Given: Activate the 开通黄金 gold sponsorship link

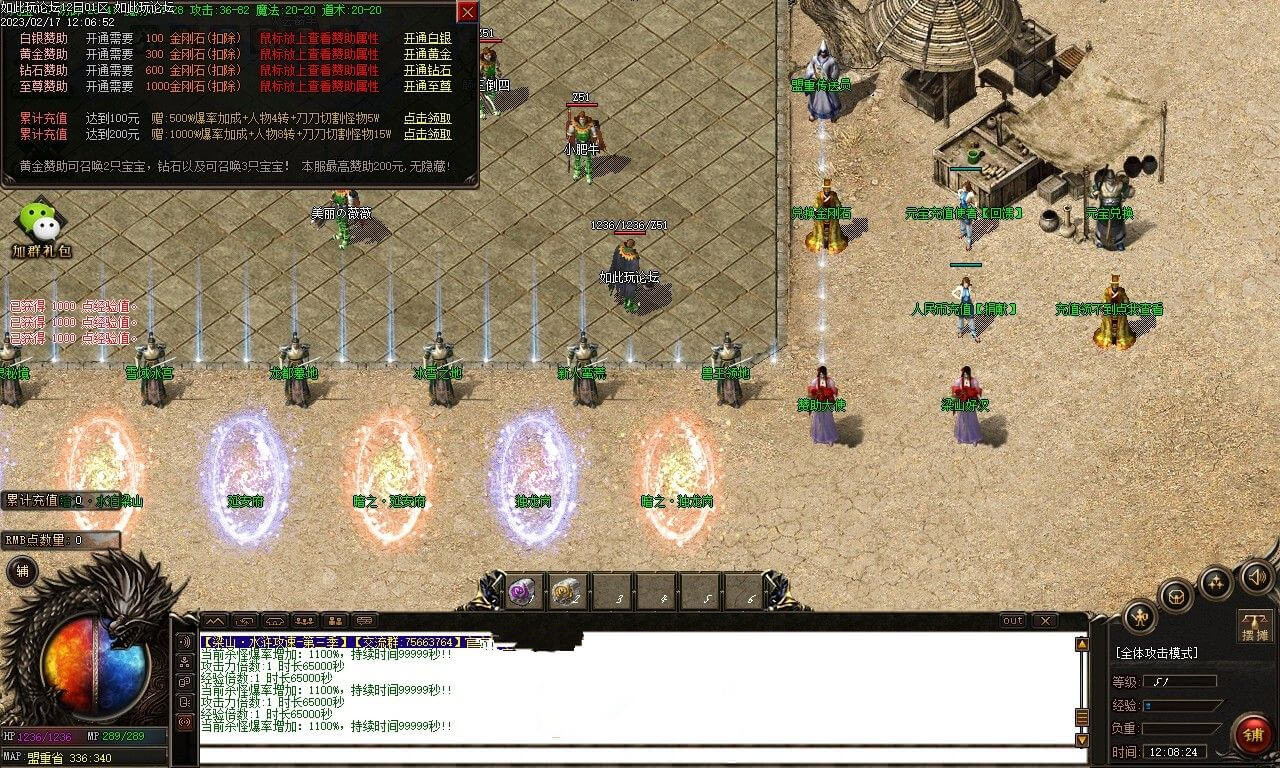Looking at the screenshot, I should point(427,55).
